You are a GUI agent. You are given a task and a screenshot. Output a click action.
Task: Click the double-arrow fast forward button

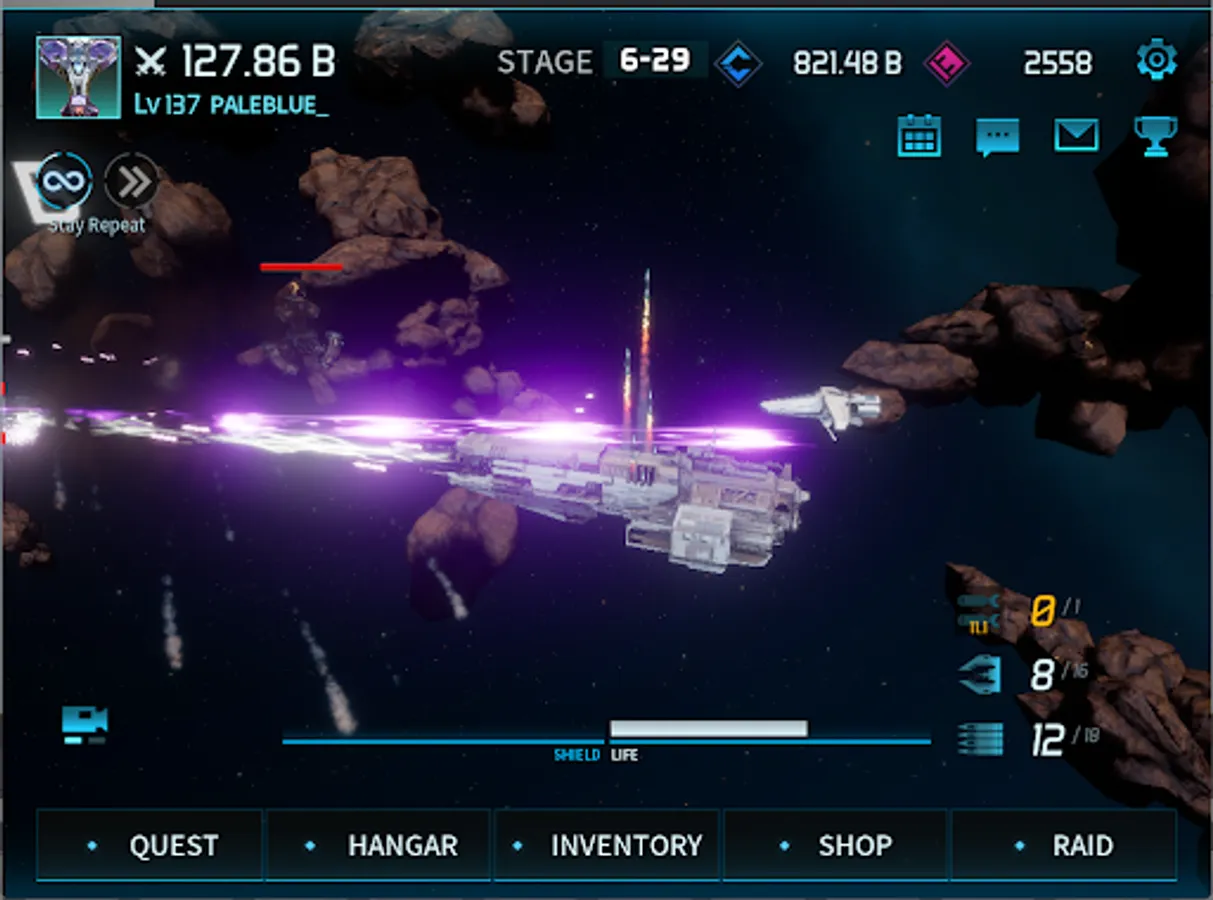pyautogui.click(x=132, y=181)
